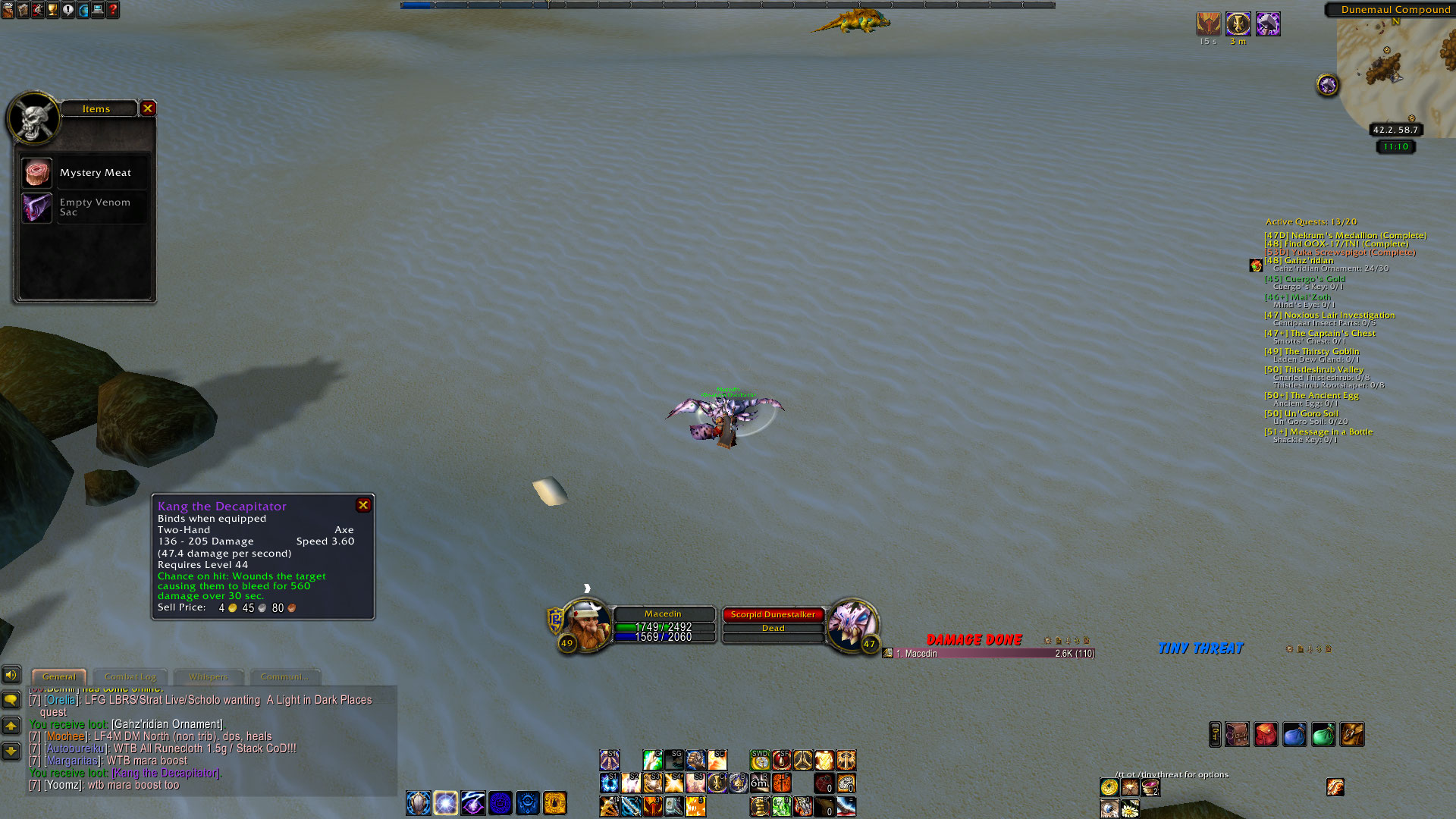This screenshot has width=1456, height=819.
Task: Switch to the Combat Log chat tab
Action: click(130, 676)
